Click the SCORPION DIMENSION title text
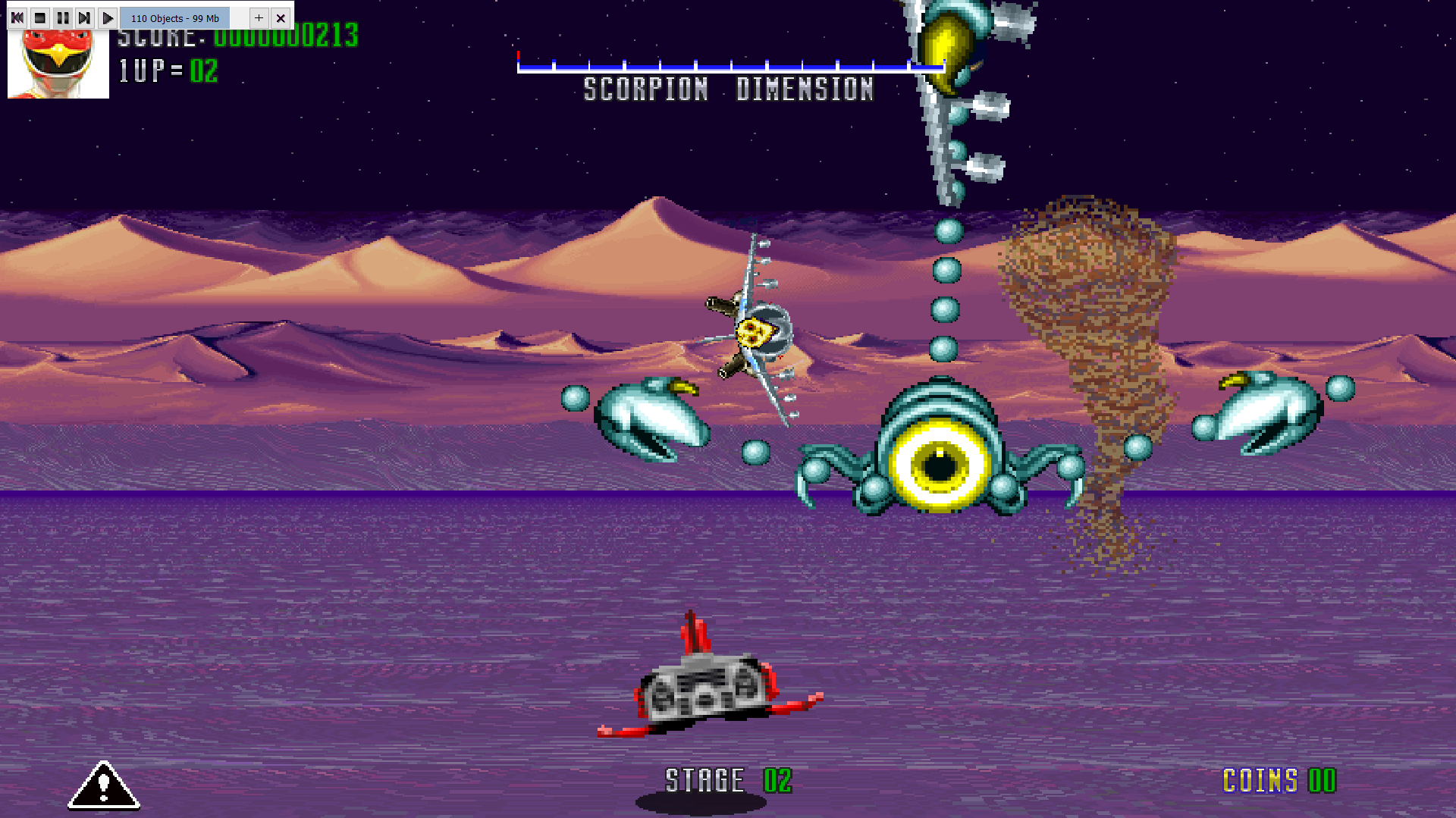 tap(728, 90)
